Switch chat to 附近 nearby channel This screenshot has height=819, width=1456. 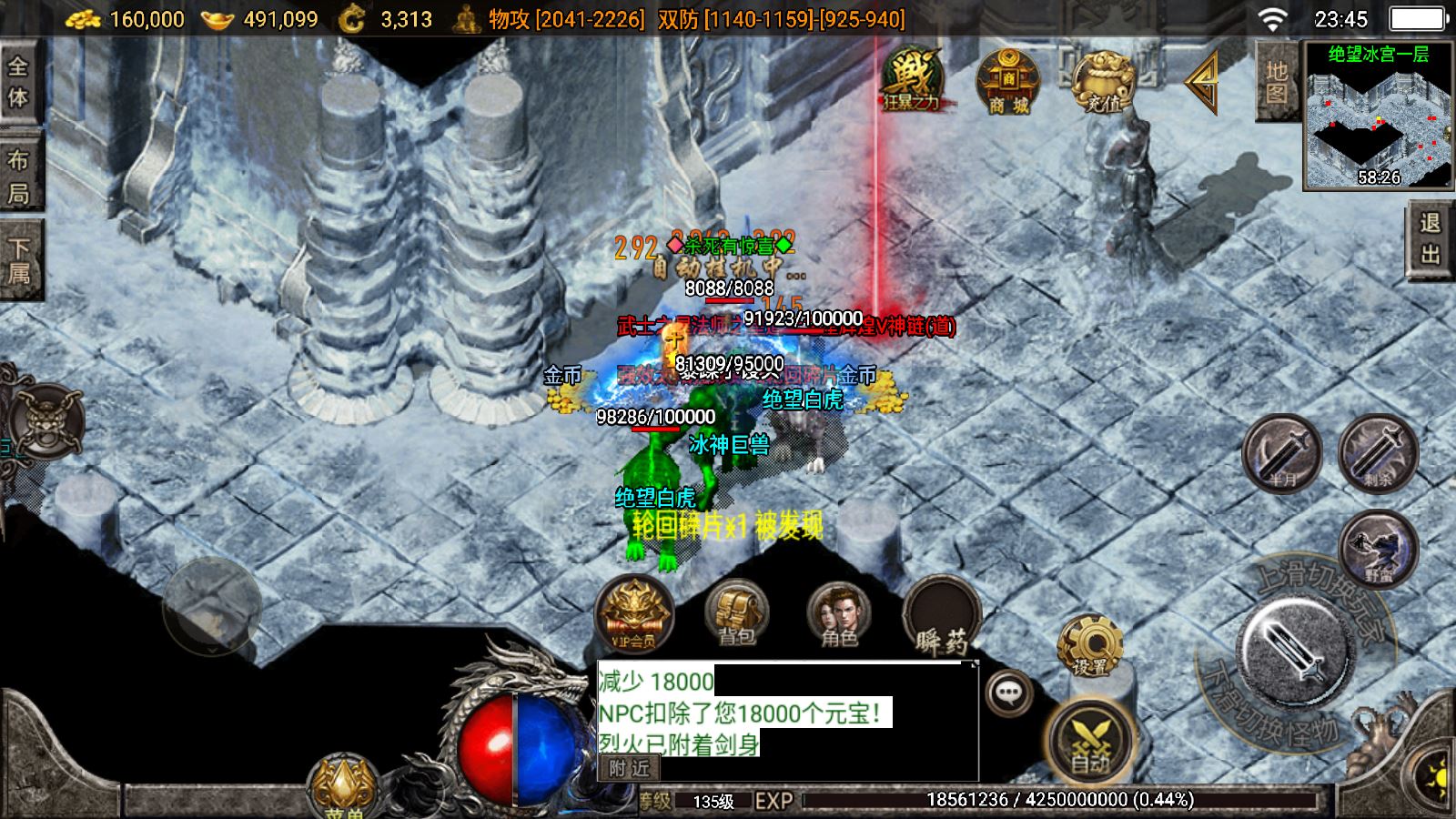click(x=630, y=768)
